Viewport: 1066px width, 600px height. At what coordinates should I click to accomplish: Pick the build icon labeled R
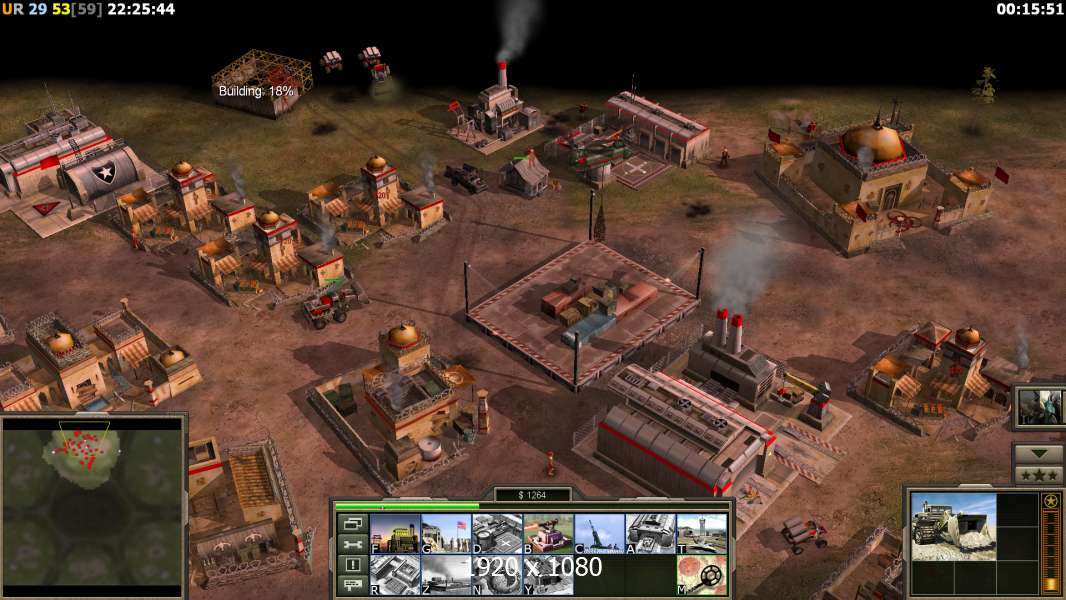[x=394, y=575]
